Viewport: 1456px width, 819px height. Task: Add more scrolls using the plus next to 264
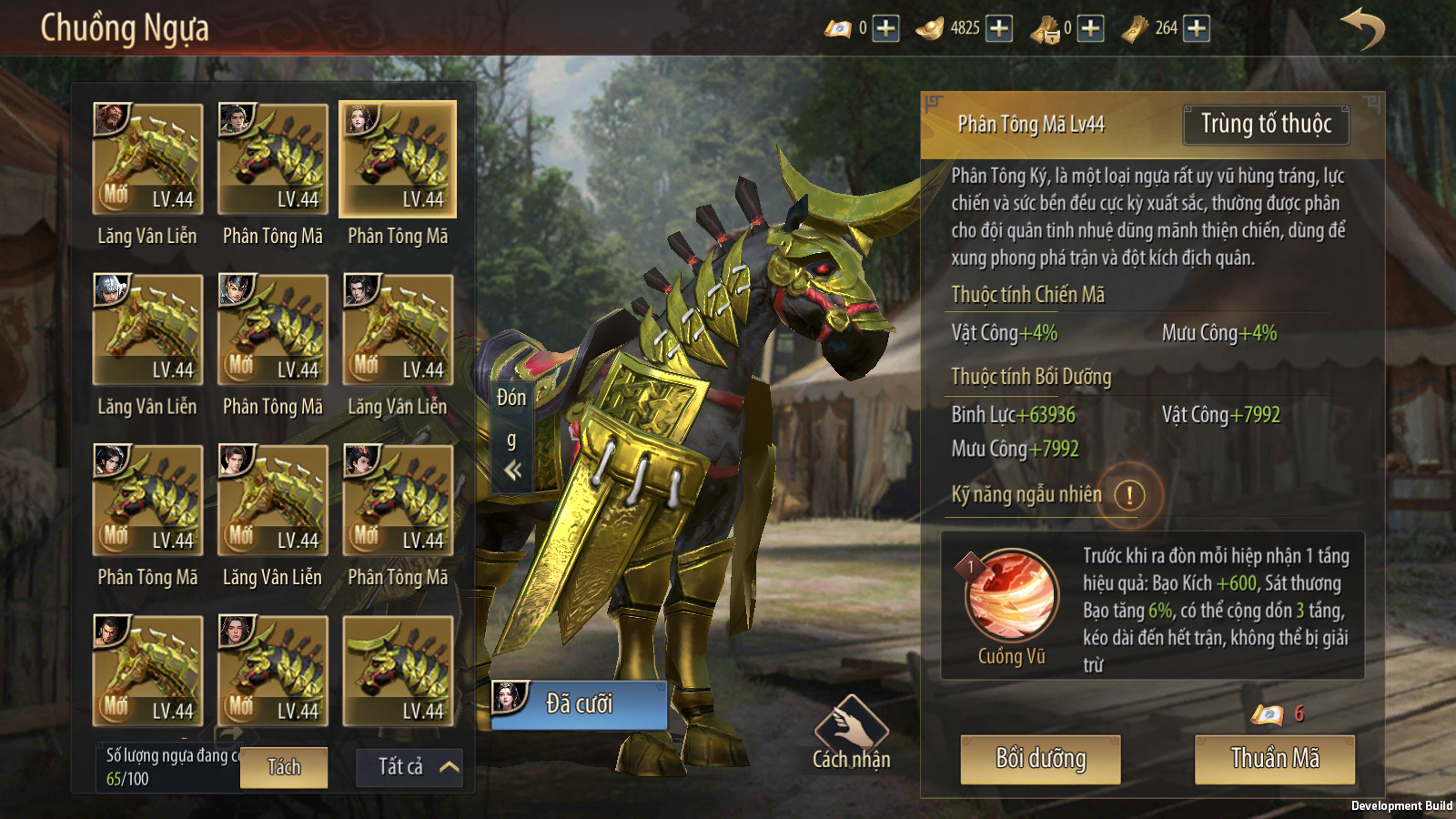(1197, 29)
